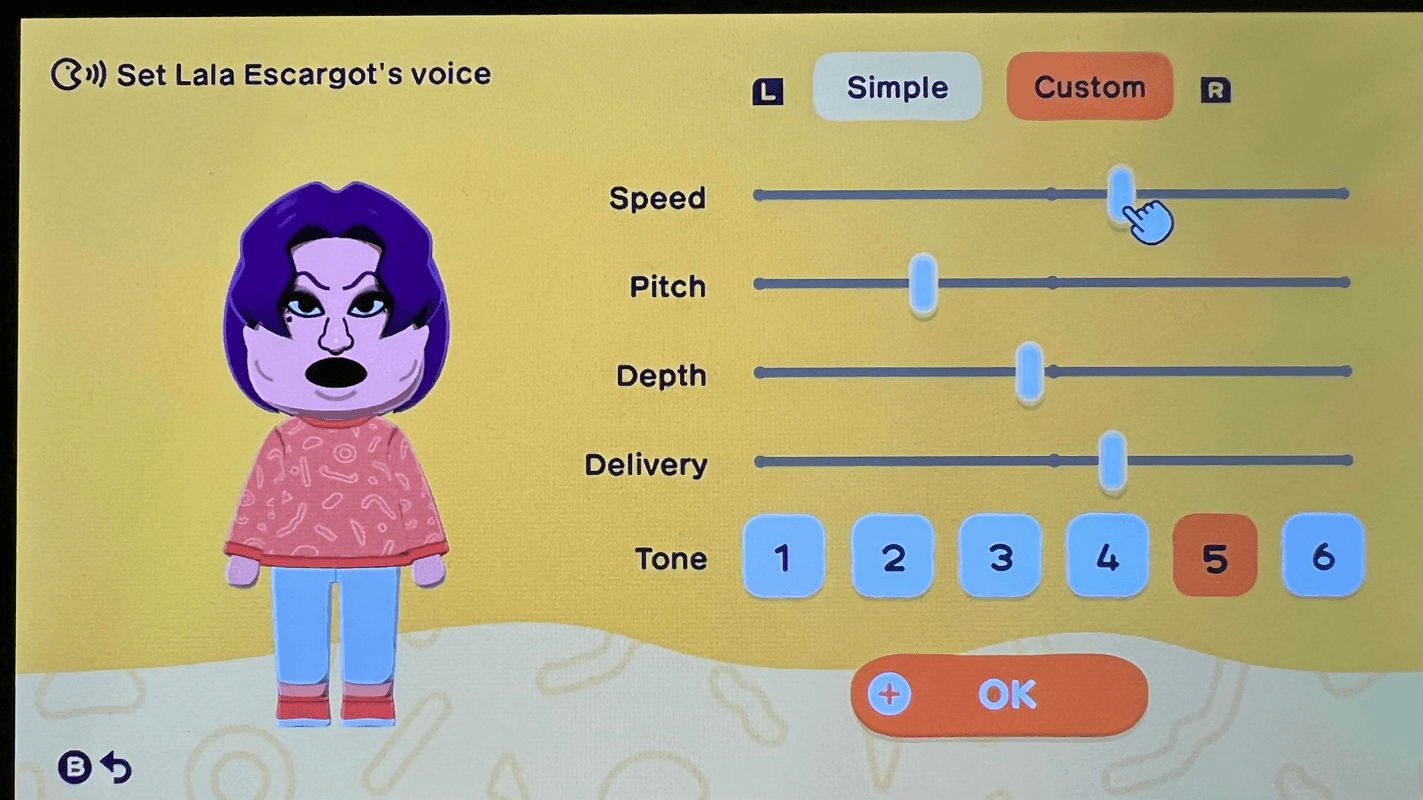Open the Custom voice settings tab
This screenshot has height=800, width=1423.
[x=1089, y=87]
